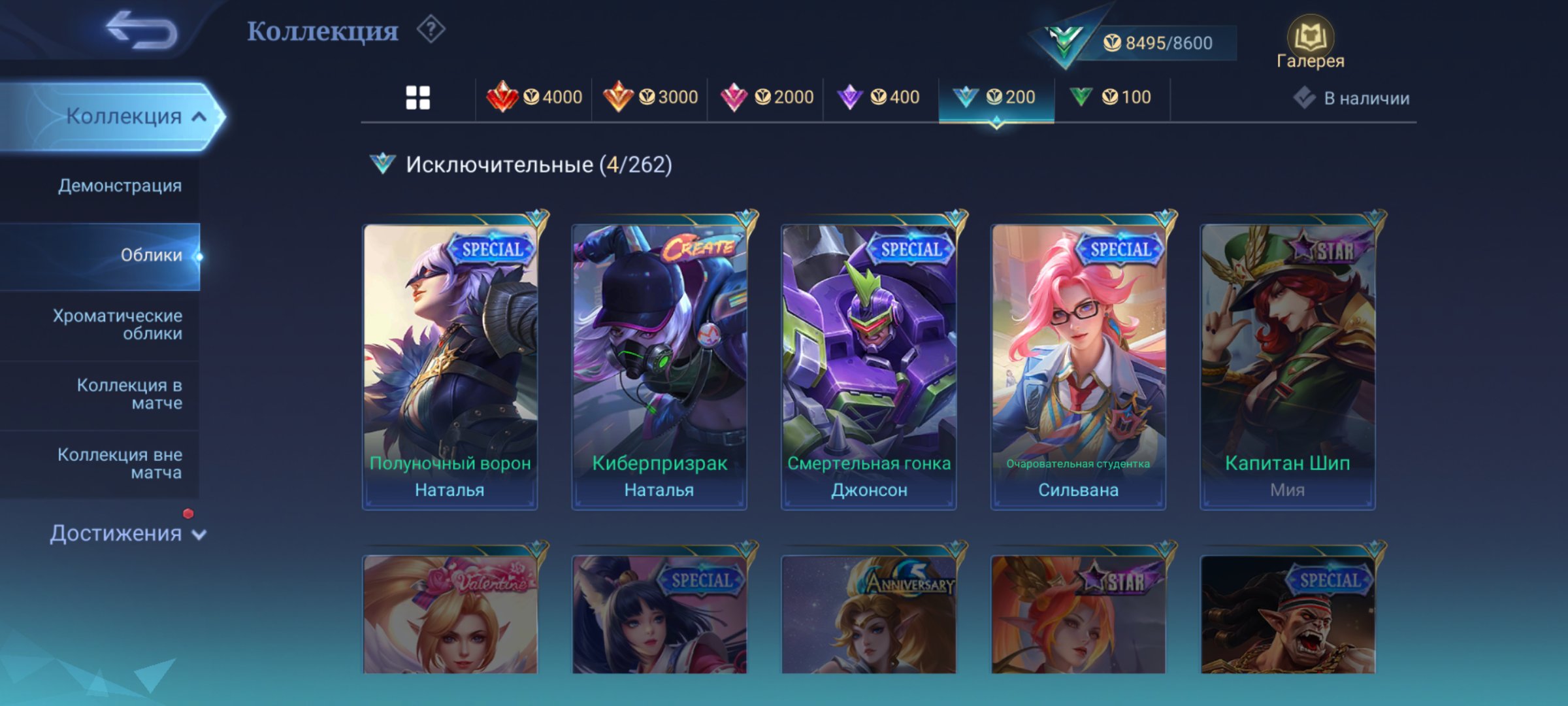Open the grid view icon in the filter bar
The width and height of the screenshot is (1568, 706).
point(418,97)
